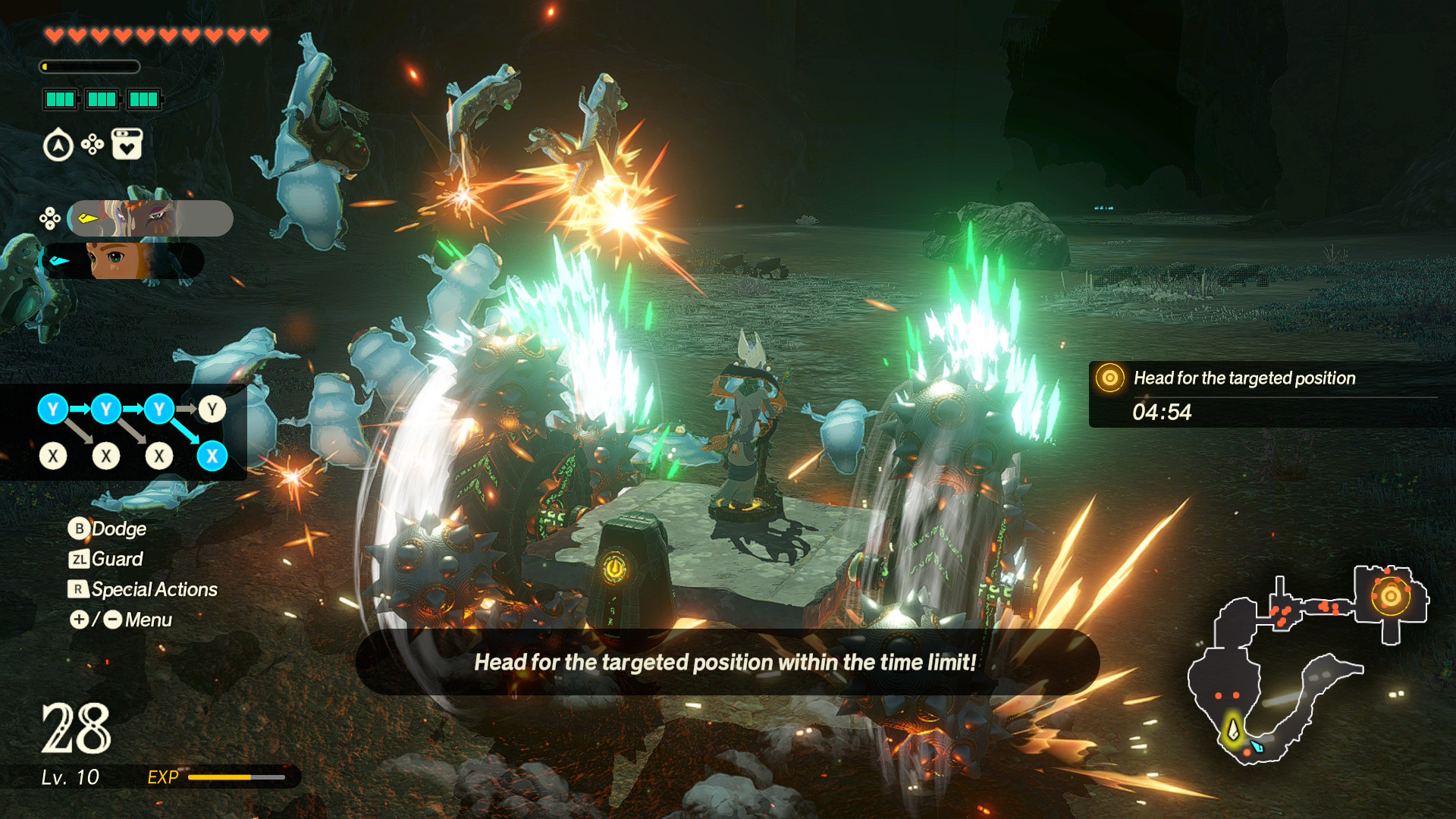The image size is (1456, 819).
Task: Select the compass-style circular ability icon
Action: point(58,145)
